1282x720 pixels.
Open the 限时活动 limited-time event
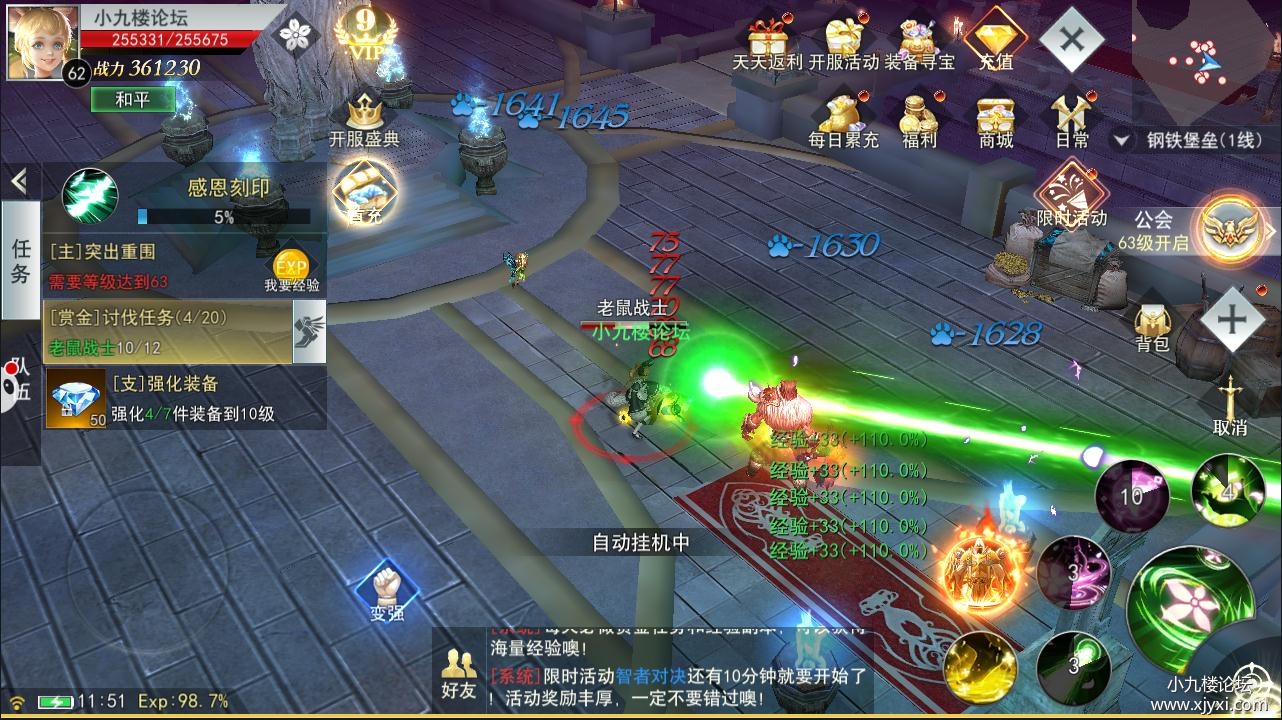click(x=1071, y=195)
